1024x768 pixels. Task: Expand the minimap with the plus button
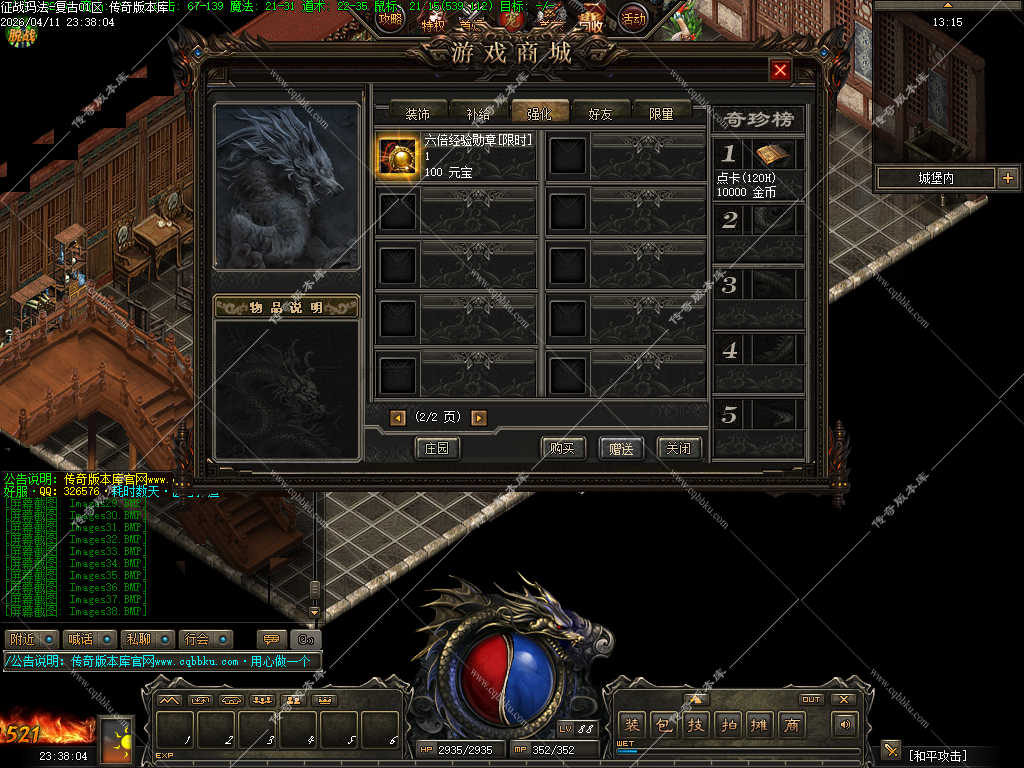click(1007, 178)
